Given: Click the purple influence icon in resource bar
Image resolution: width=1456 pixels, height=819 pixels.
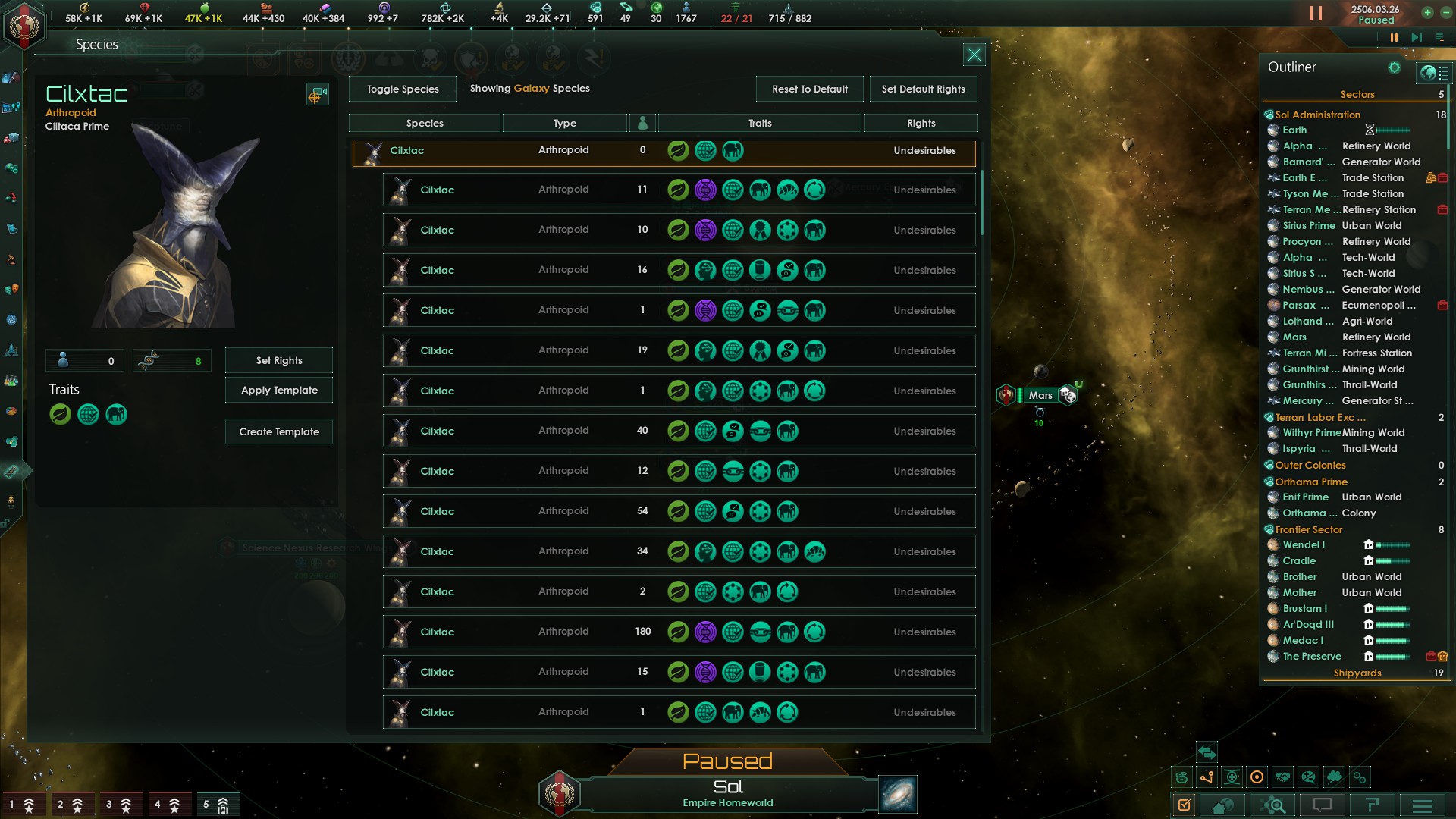Looking at the screenshot, I should (384, 9).
